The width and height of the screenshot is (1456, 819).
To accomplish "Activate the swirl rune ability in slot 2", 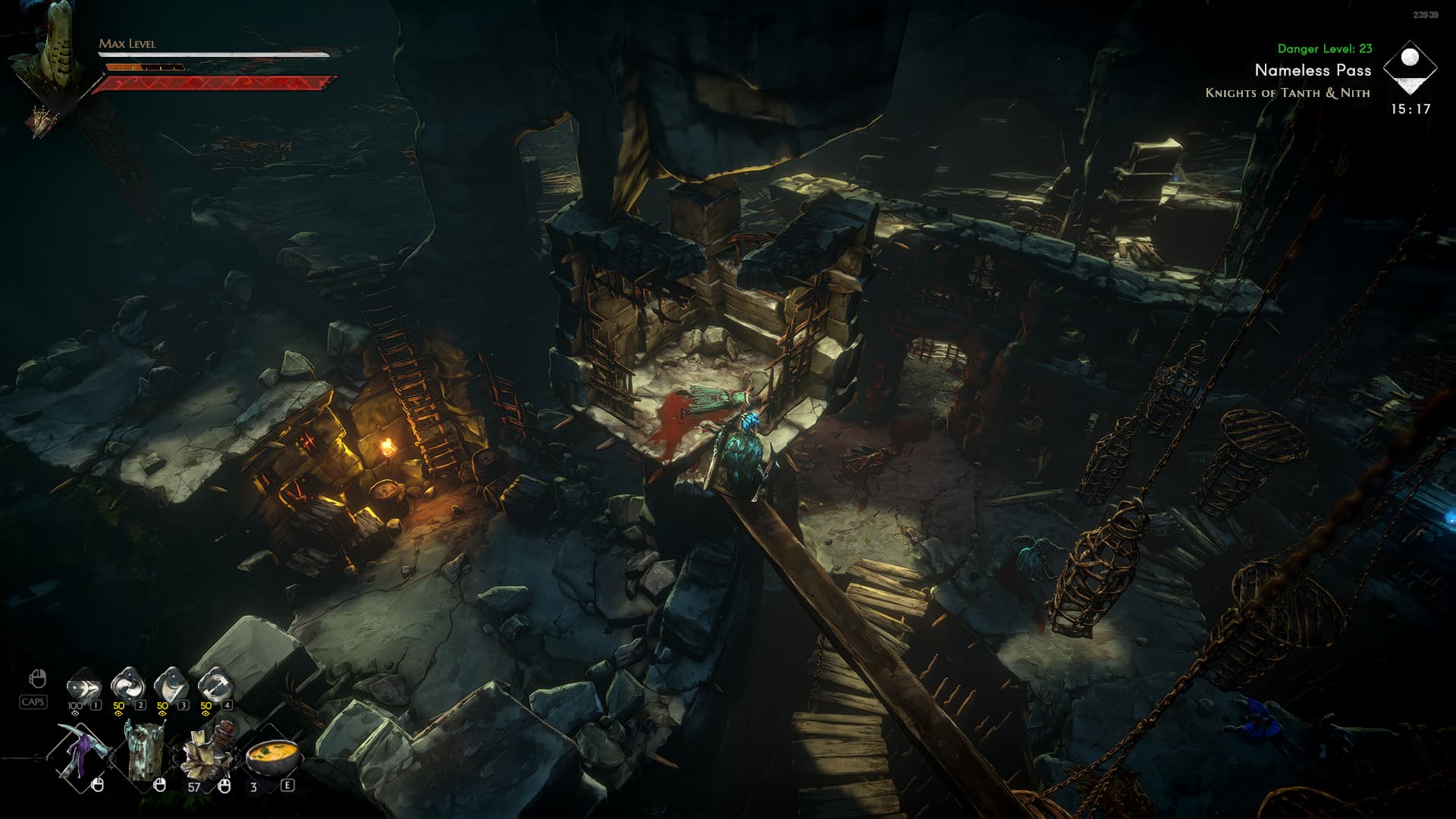I will click(x=127, y=686).
